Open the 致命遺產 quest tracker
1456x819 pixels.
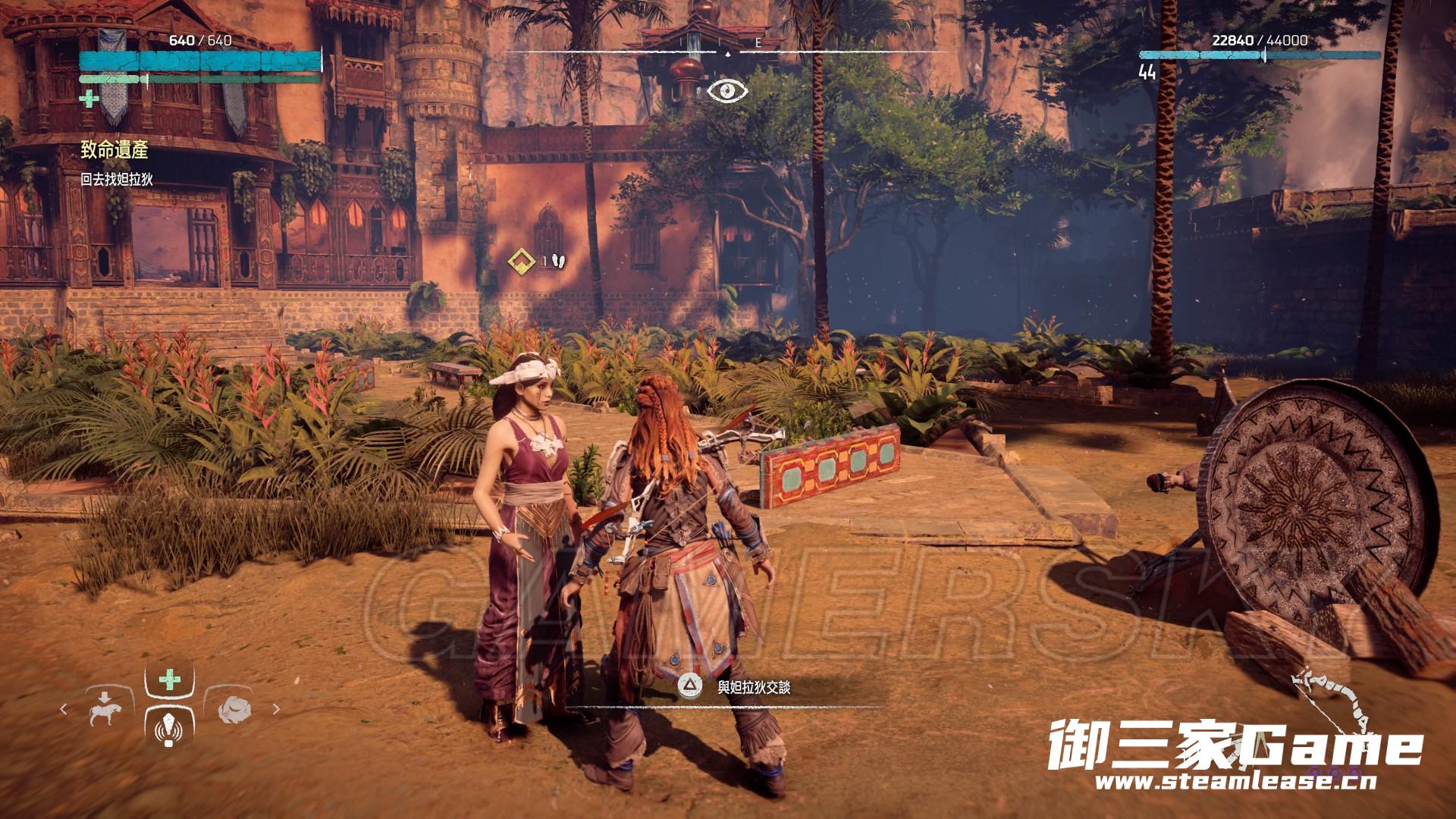click(115, 151)
